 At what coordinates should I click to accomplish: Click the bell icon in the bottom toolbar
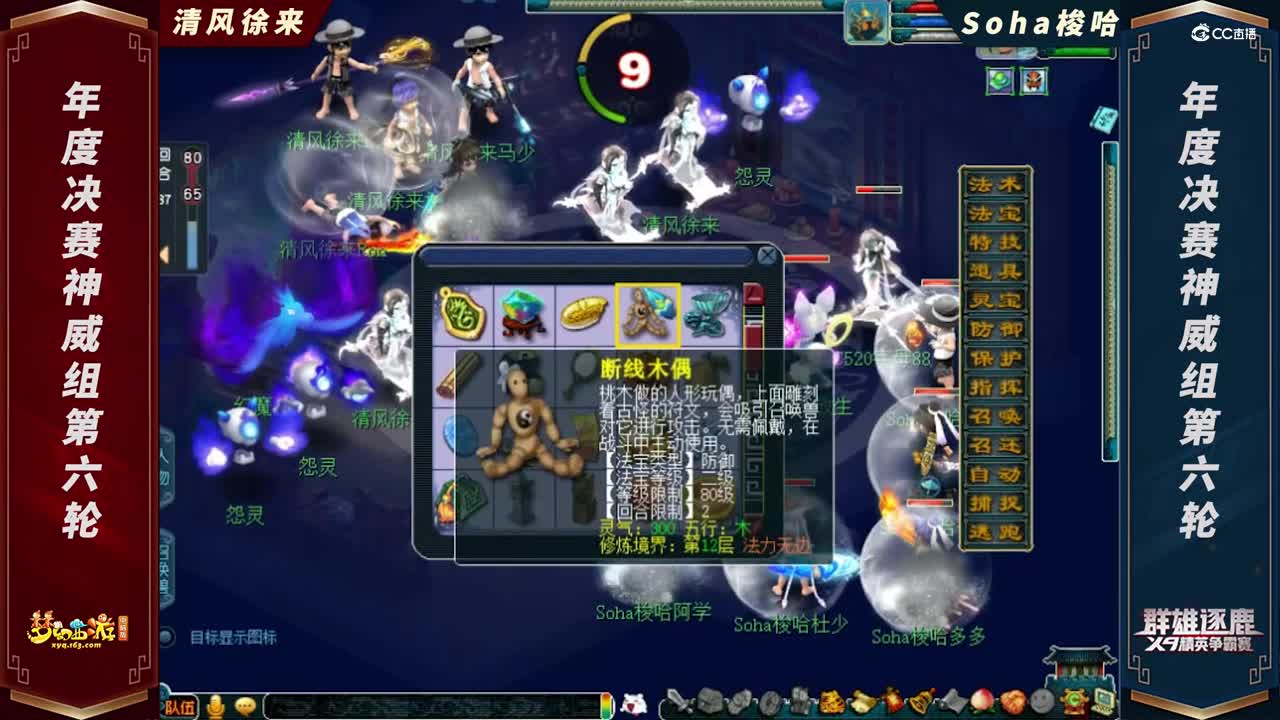click(920, 700)
